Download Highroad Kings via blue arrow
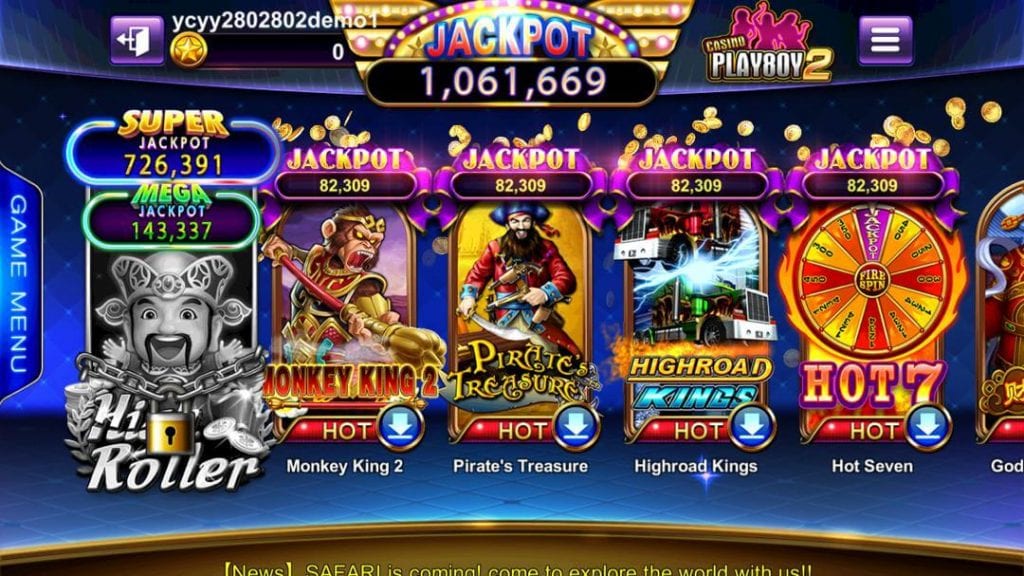1024x576 pixels. pyautogui.click(x=752, y=427)
